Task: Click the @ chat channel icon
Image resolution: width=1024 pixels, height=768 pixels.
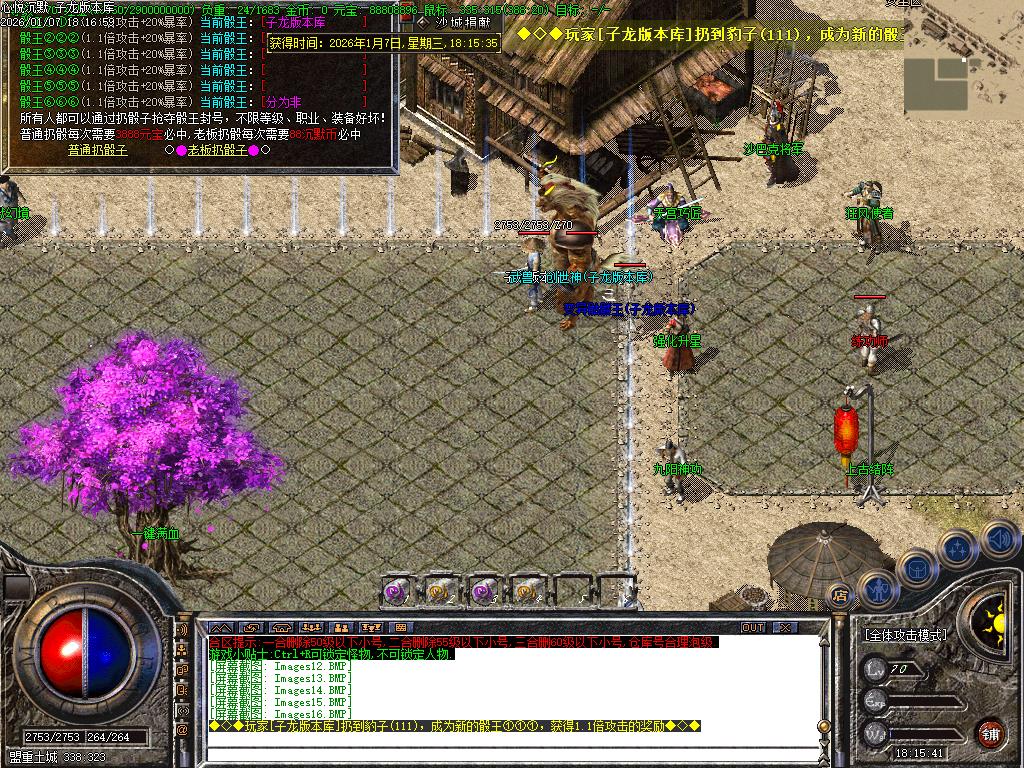Action: coord(182,730)
